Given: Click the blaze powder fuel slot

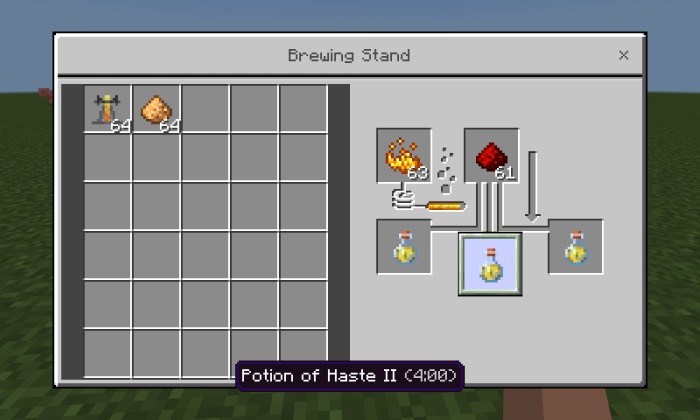Looking at the screenshot, I should tap(403, 156).
